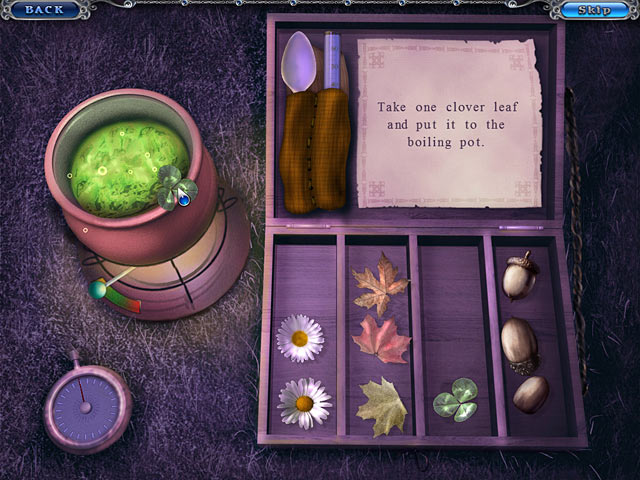Screen dimensions: 640x480
Task: Pick up the green clover leaf in the box
Action: pos(456,399)
